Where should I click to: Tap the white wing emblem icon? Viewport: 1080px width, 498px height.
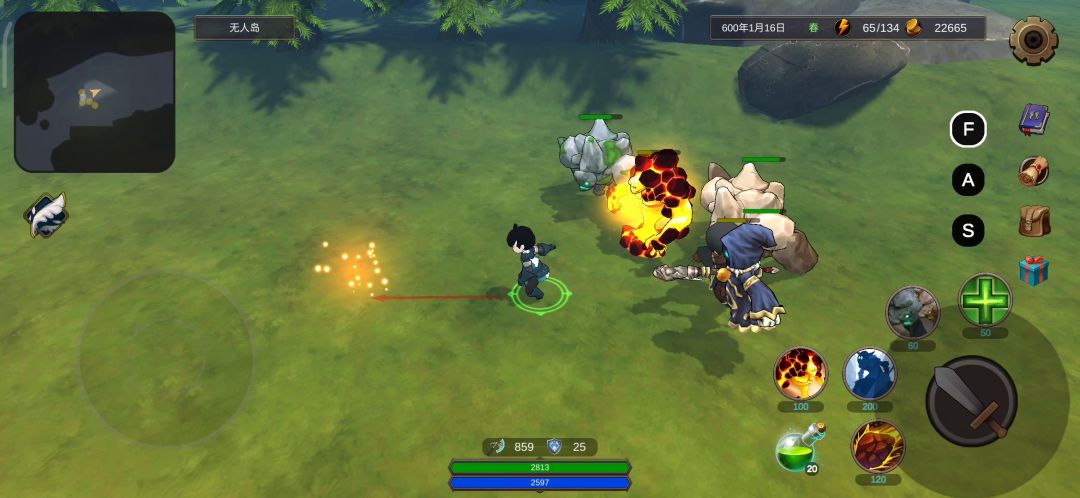[45, 215]
